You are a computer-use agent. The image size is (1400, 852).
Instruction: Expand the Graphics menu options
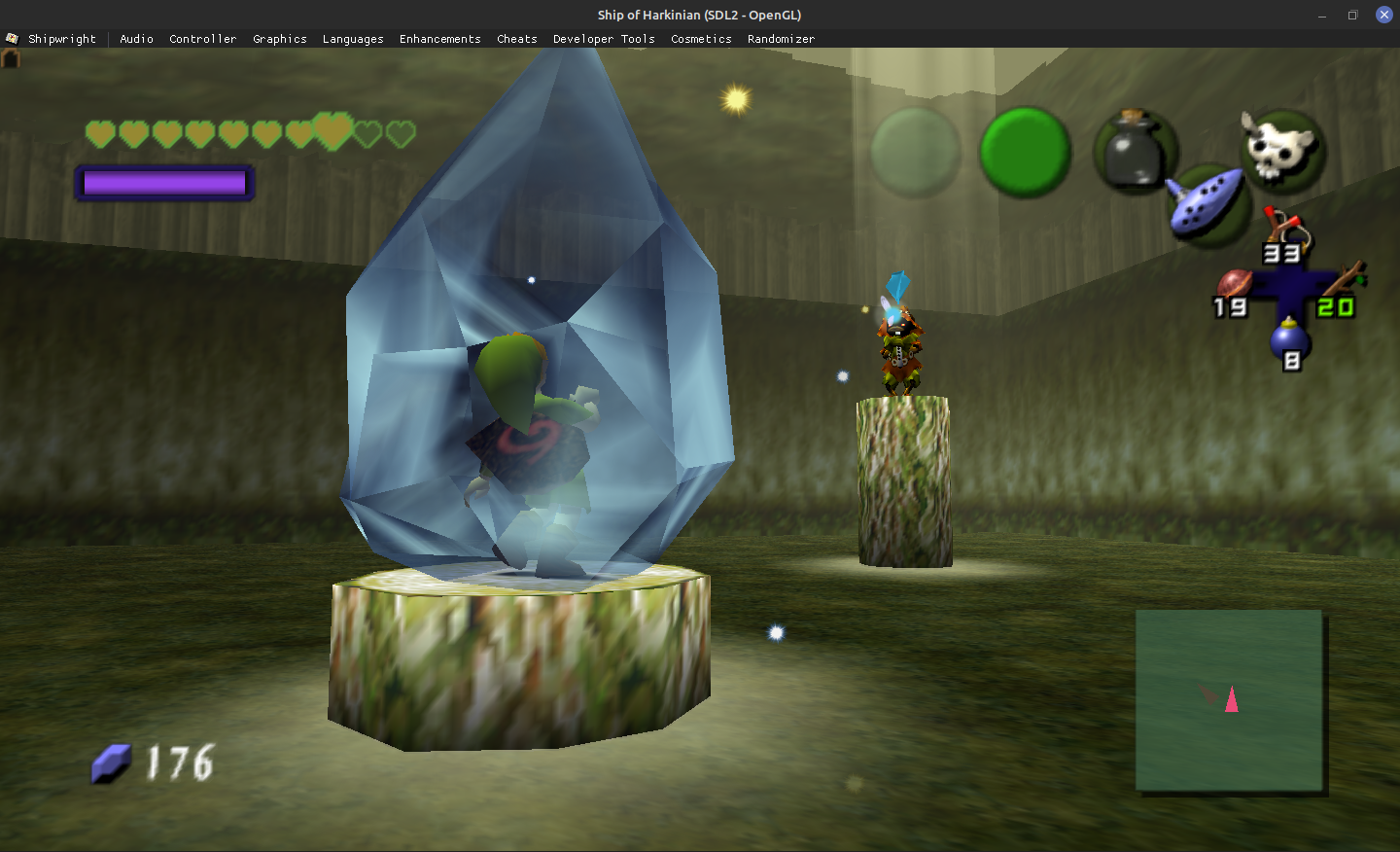pyautogui.click(x=280, y=39)
